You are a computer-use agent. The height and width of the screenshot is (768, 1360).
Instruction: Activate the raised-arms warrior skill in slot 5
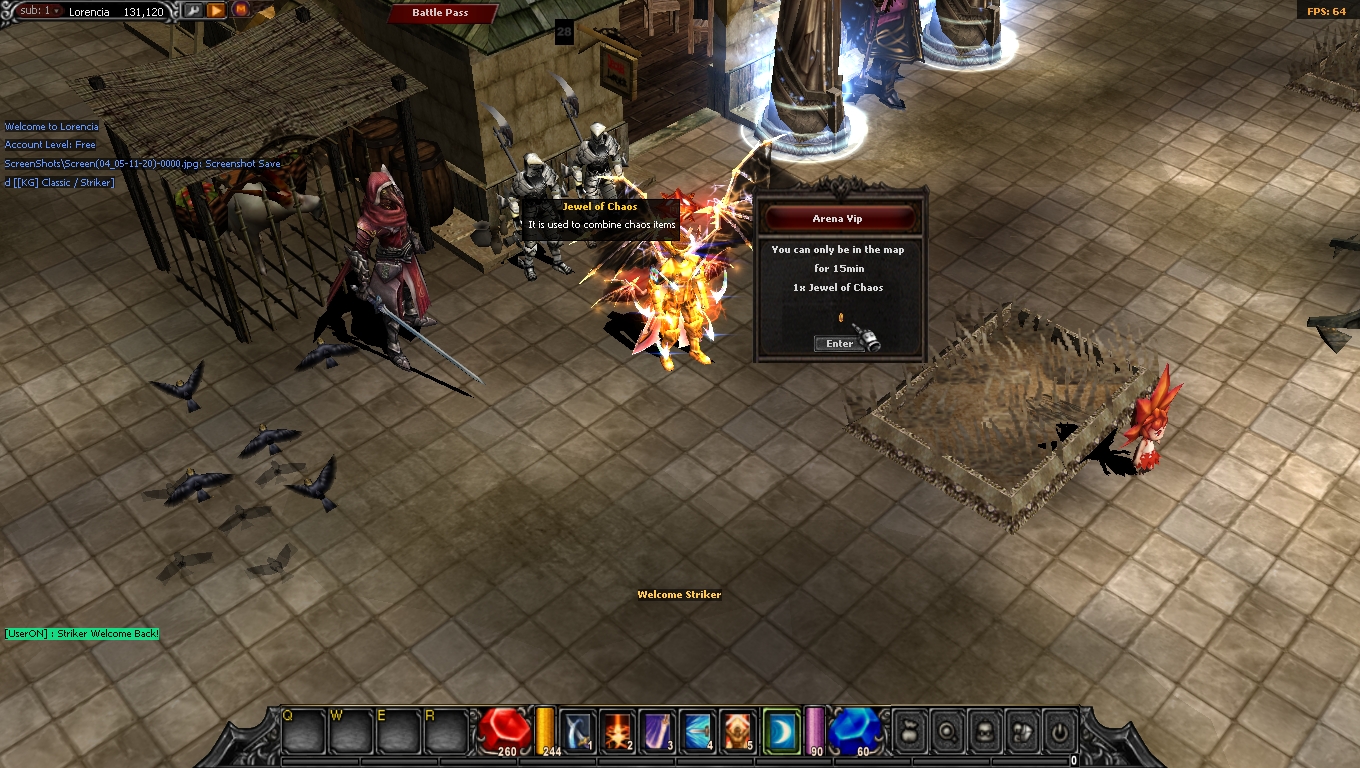739,731
